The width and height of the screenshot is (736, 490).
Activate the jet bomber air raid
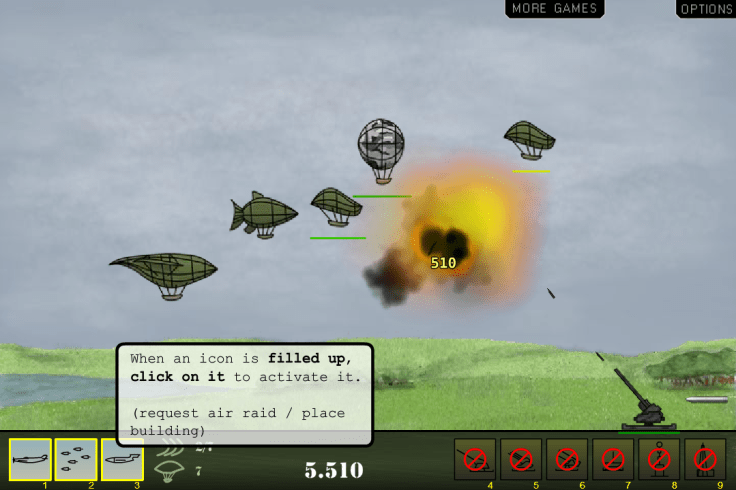click(122, 459)
